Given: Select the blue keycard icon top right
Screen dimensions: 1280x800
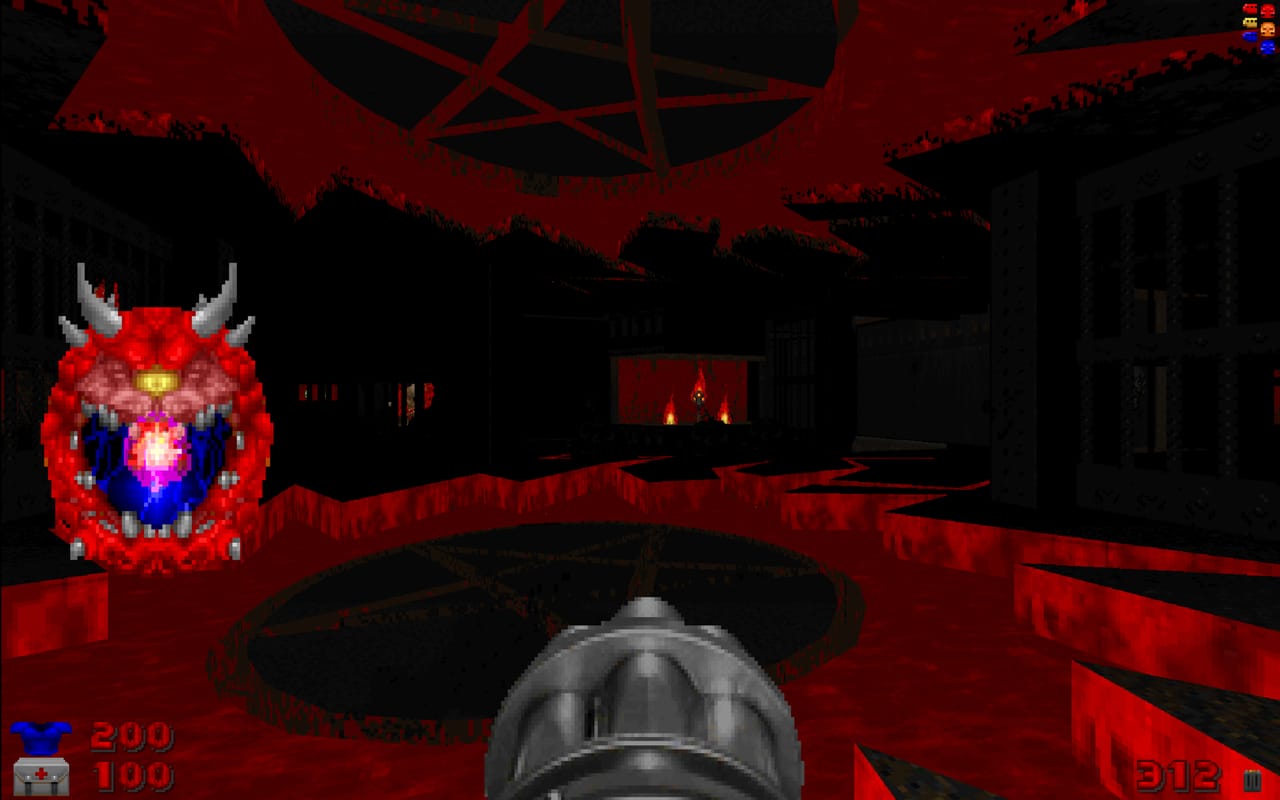Looking at the screenshot, I should [1250, 37].
